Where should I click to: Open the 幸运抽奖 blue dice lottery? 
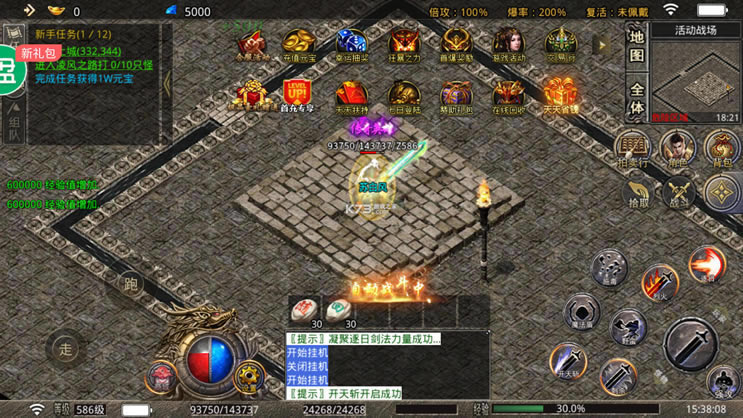click(352, 45)
